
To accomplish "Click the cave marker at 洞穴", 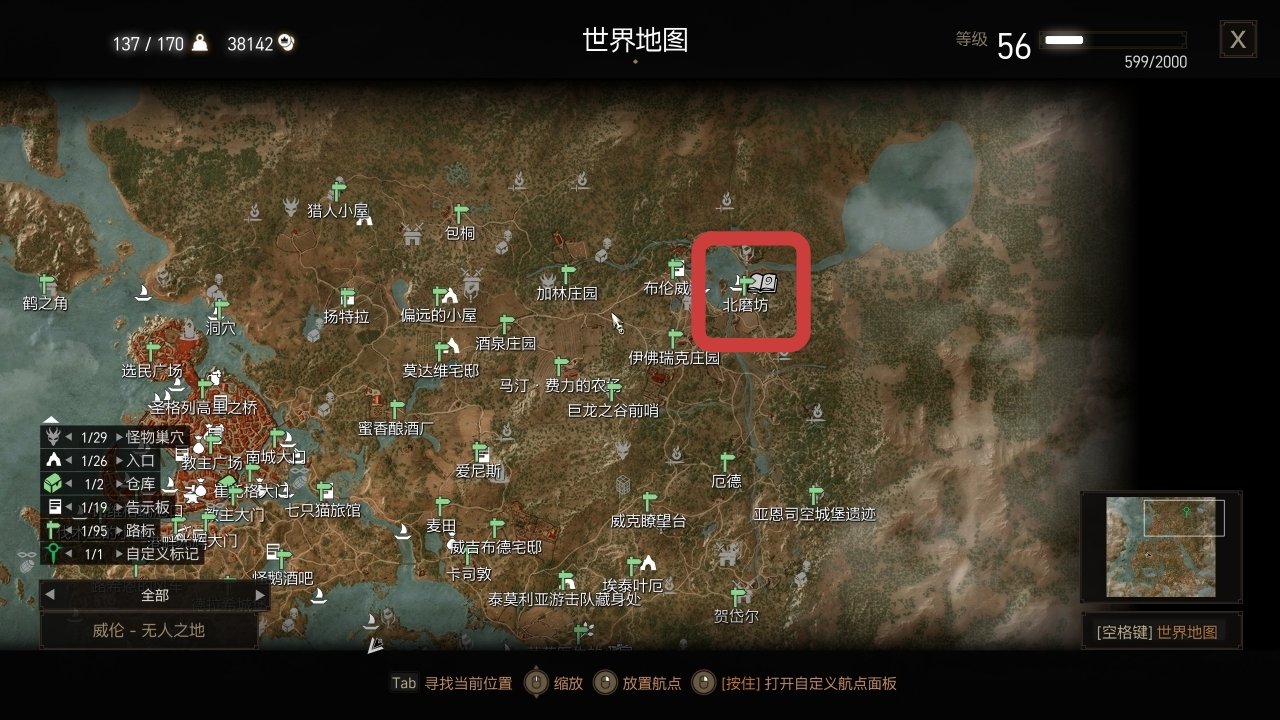I will (x=219, y=308).
